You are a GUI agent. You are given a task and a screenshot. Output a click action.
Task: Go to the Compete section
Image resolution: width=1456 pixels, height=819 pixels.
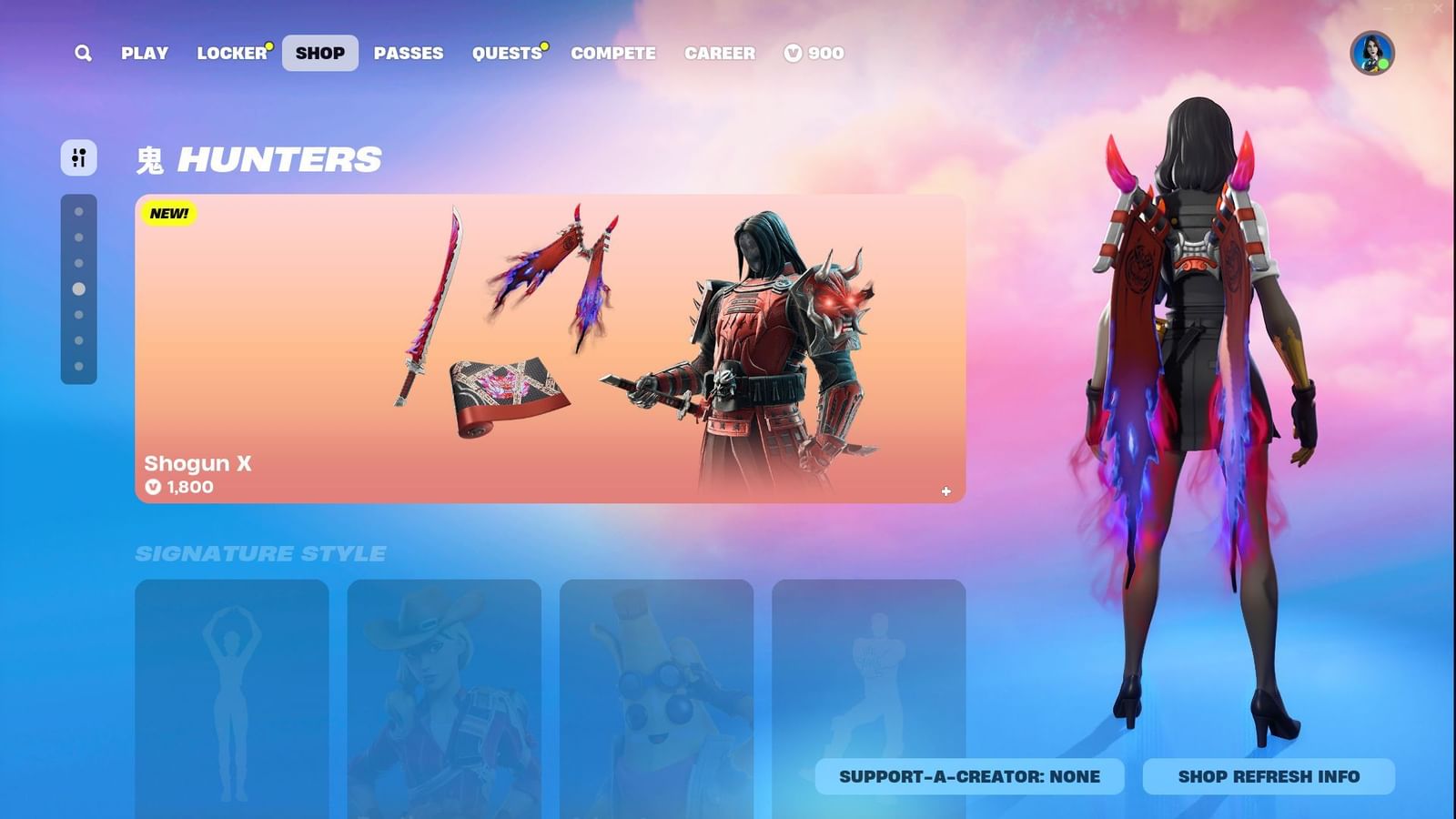[x=613, y=53]
